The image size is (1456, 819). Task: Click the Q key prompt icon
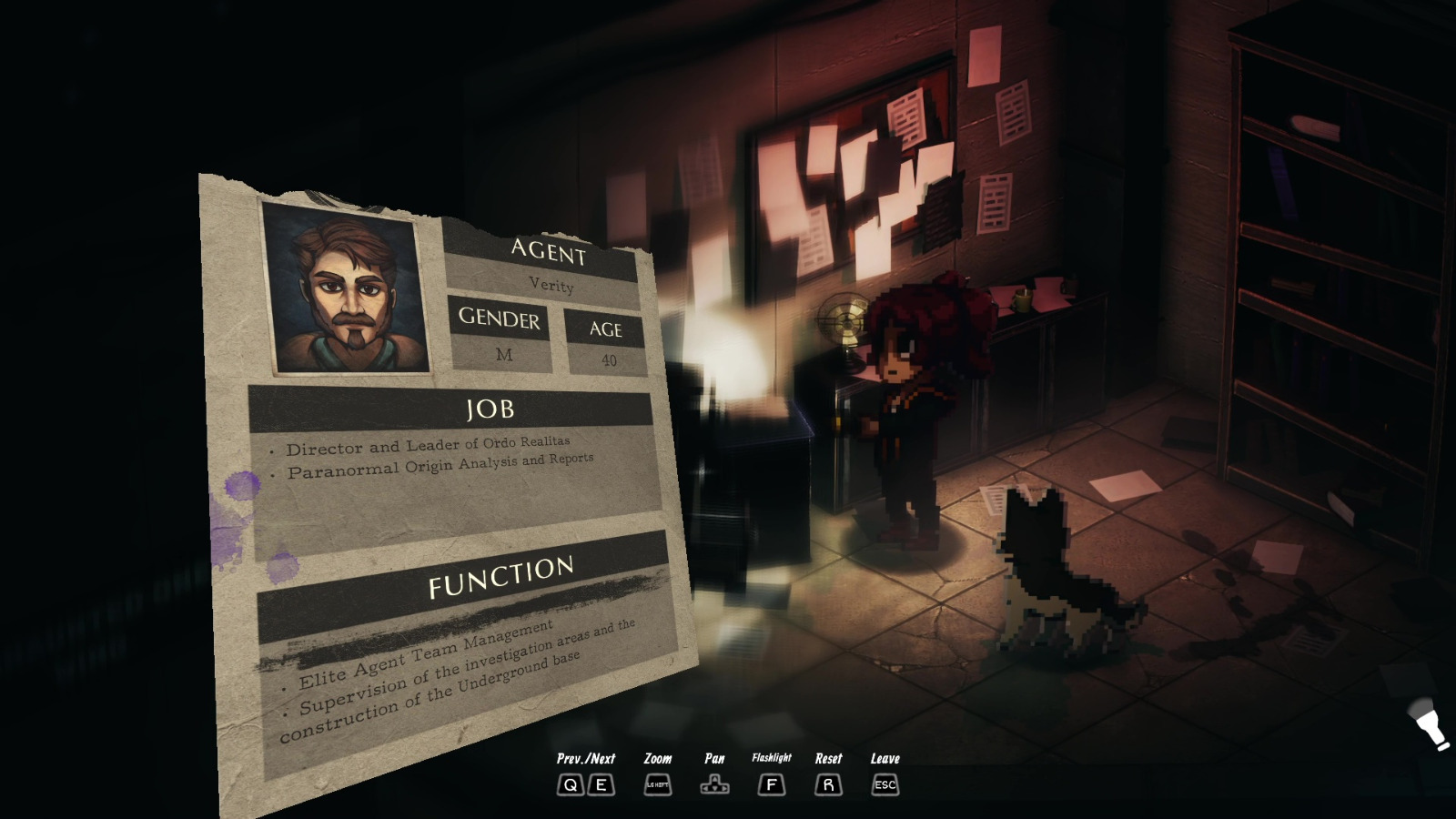click(x=571, y=784)
